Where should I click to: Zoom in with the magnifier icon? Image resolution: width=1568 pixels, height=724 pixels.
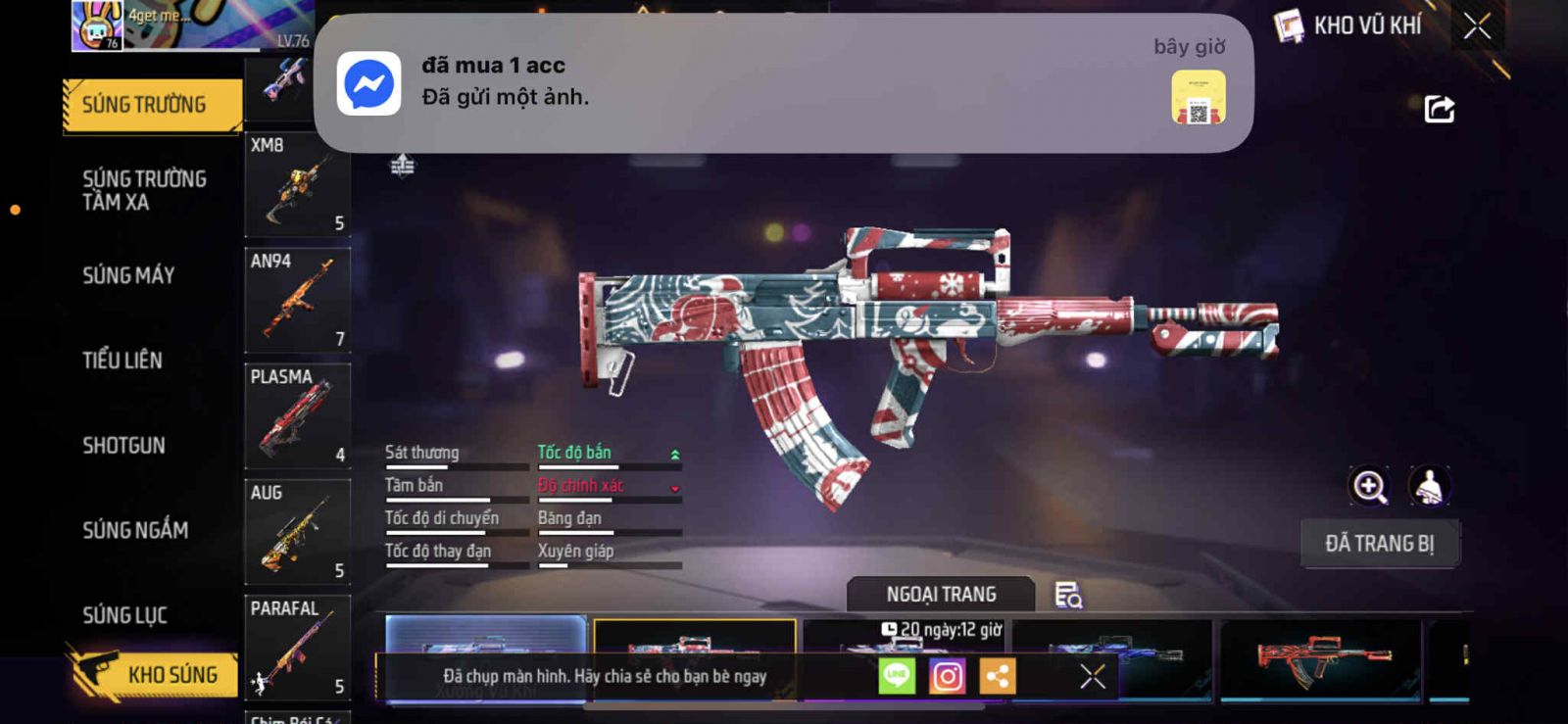[x=1369, y=486]
